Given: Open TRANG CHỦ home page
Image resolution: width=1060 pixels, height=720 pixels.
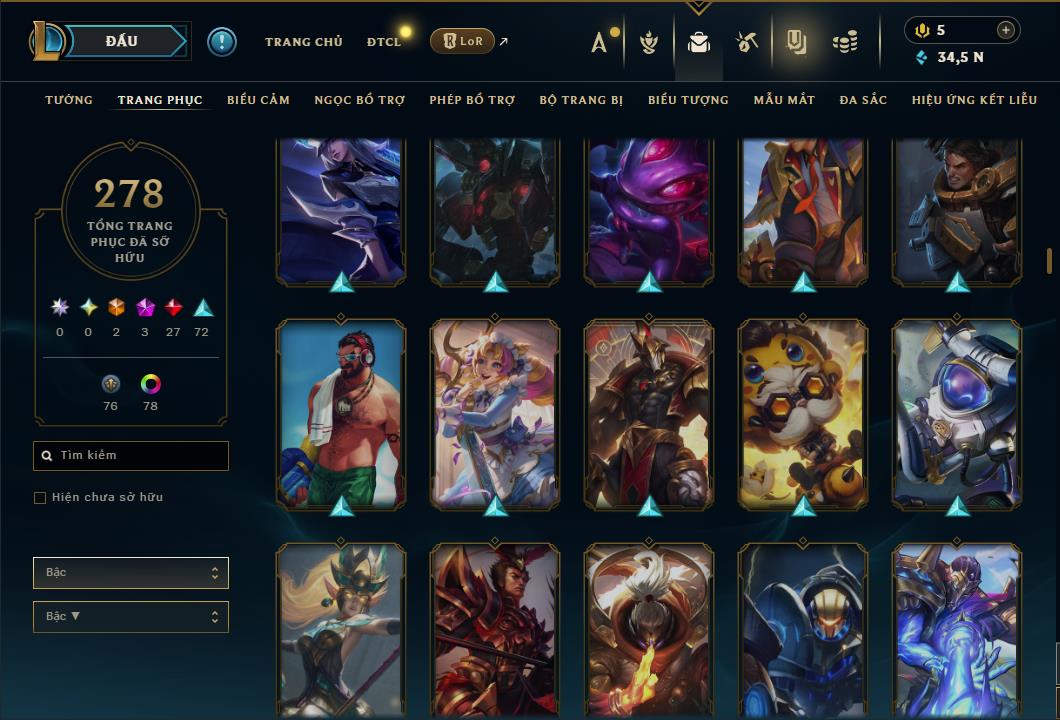Looking at the screenshot, I should click(303, 42).
